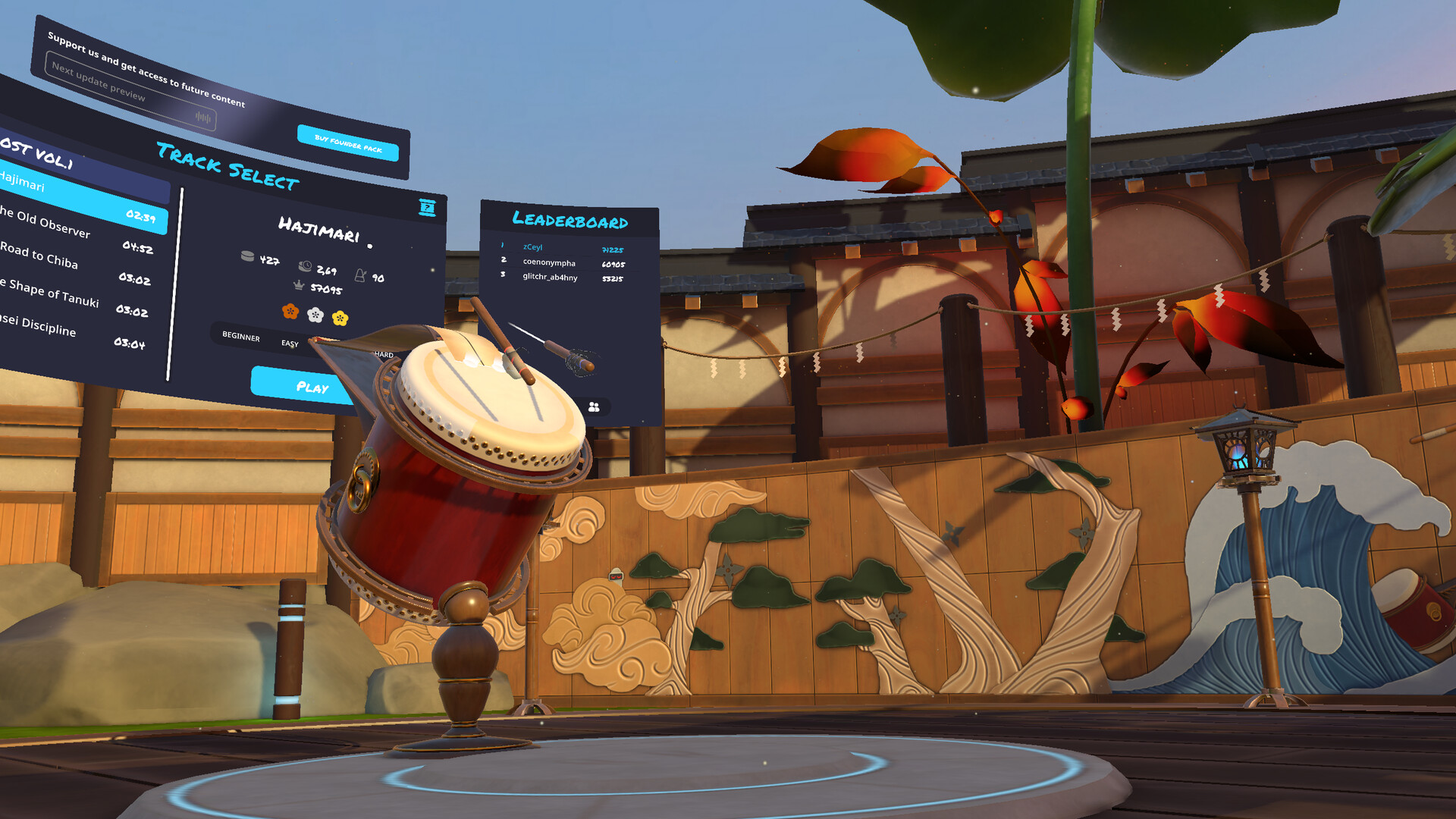
Task: Select the silver flower rank medal
Action: 315,313
